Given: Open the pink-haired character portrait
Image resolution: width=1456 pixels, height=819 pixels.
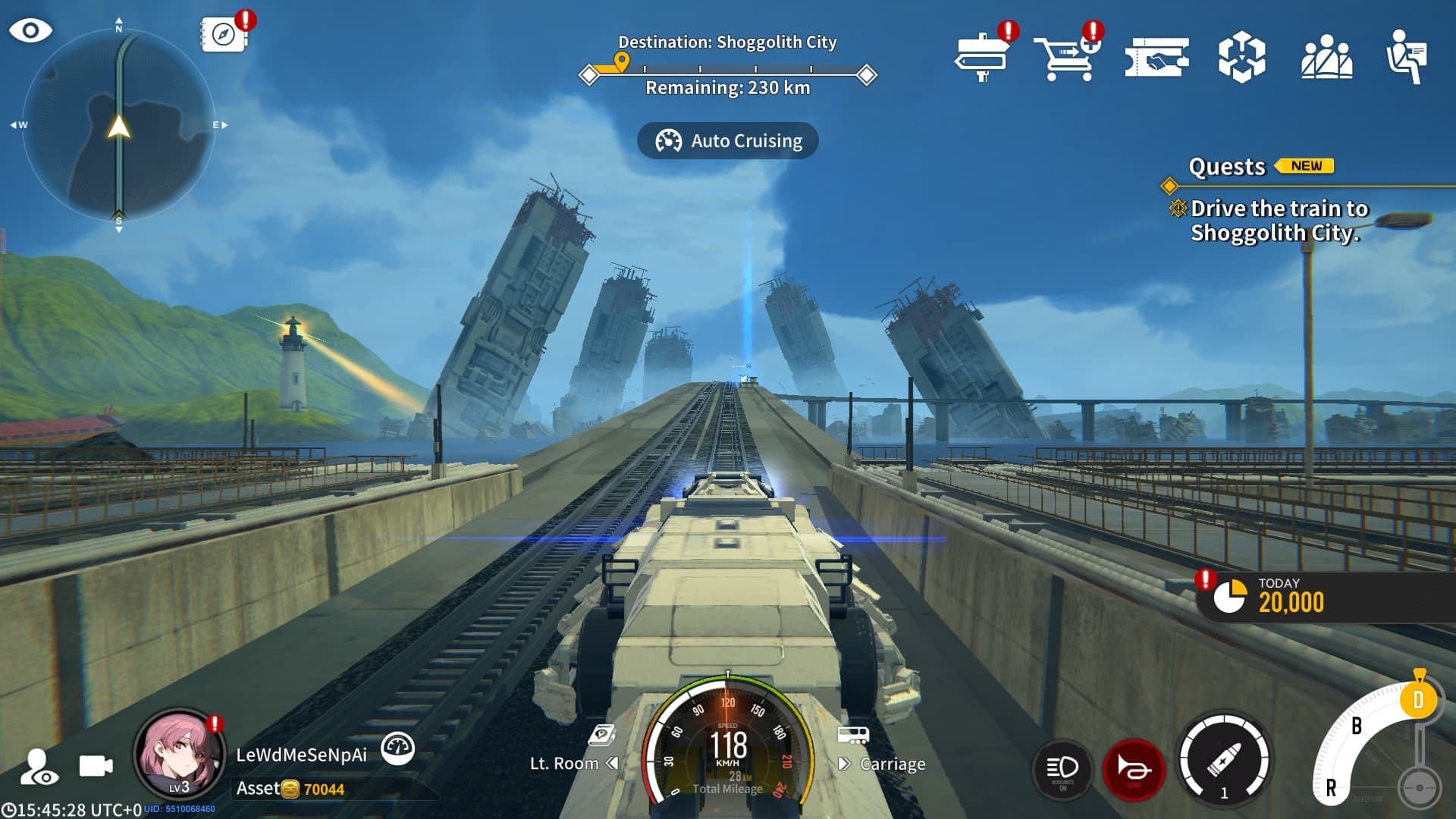Looking at the screenshot, I should click(x=180, y=755).
